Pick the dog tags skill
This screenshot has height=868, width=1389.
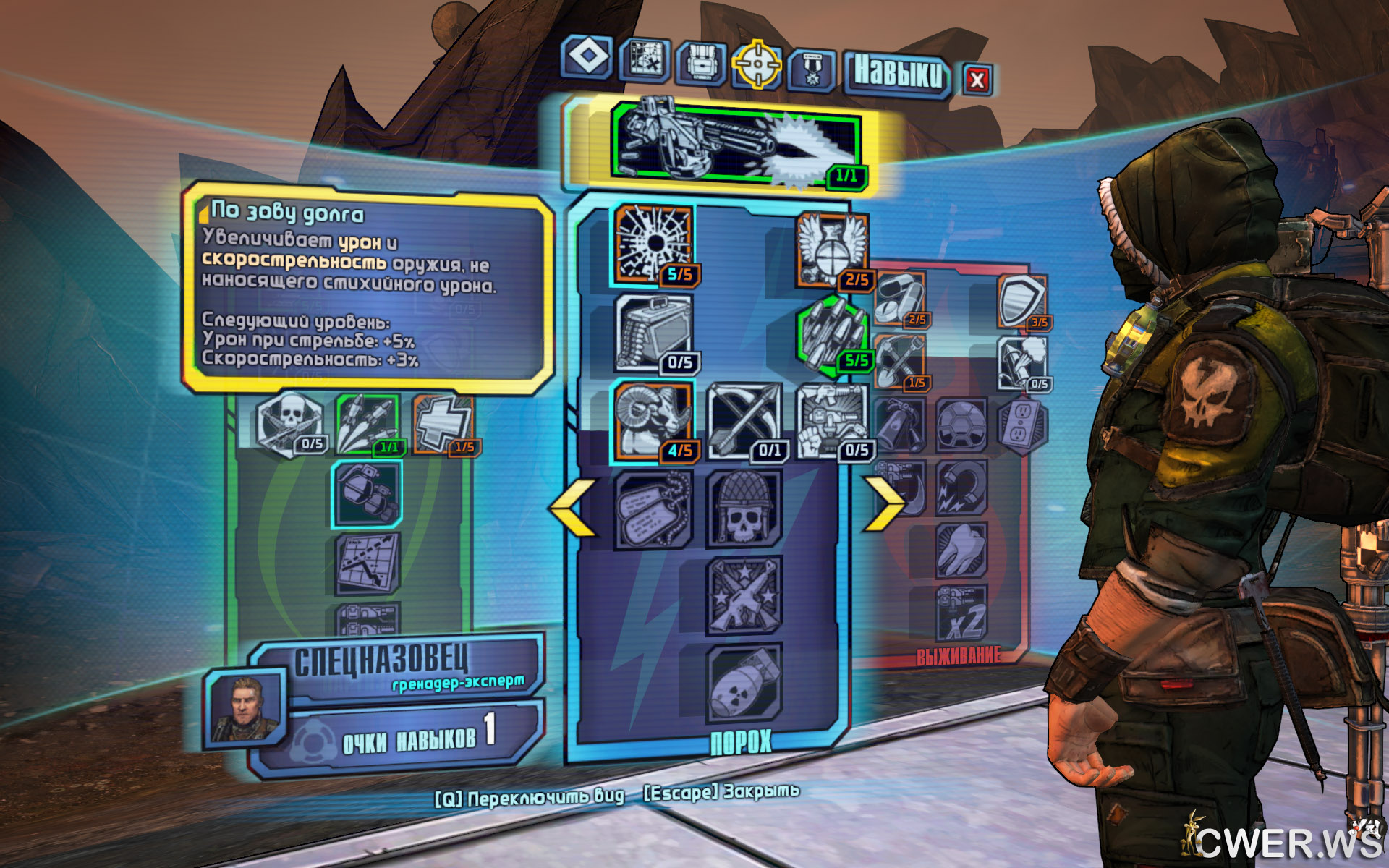[x=653, y=509]
